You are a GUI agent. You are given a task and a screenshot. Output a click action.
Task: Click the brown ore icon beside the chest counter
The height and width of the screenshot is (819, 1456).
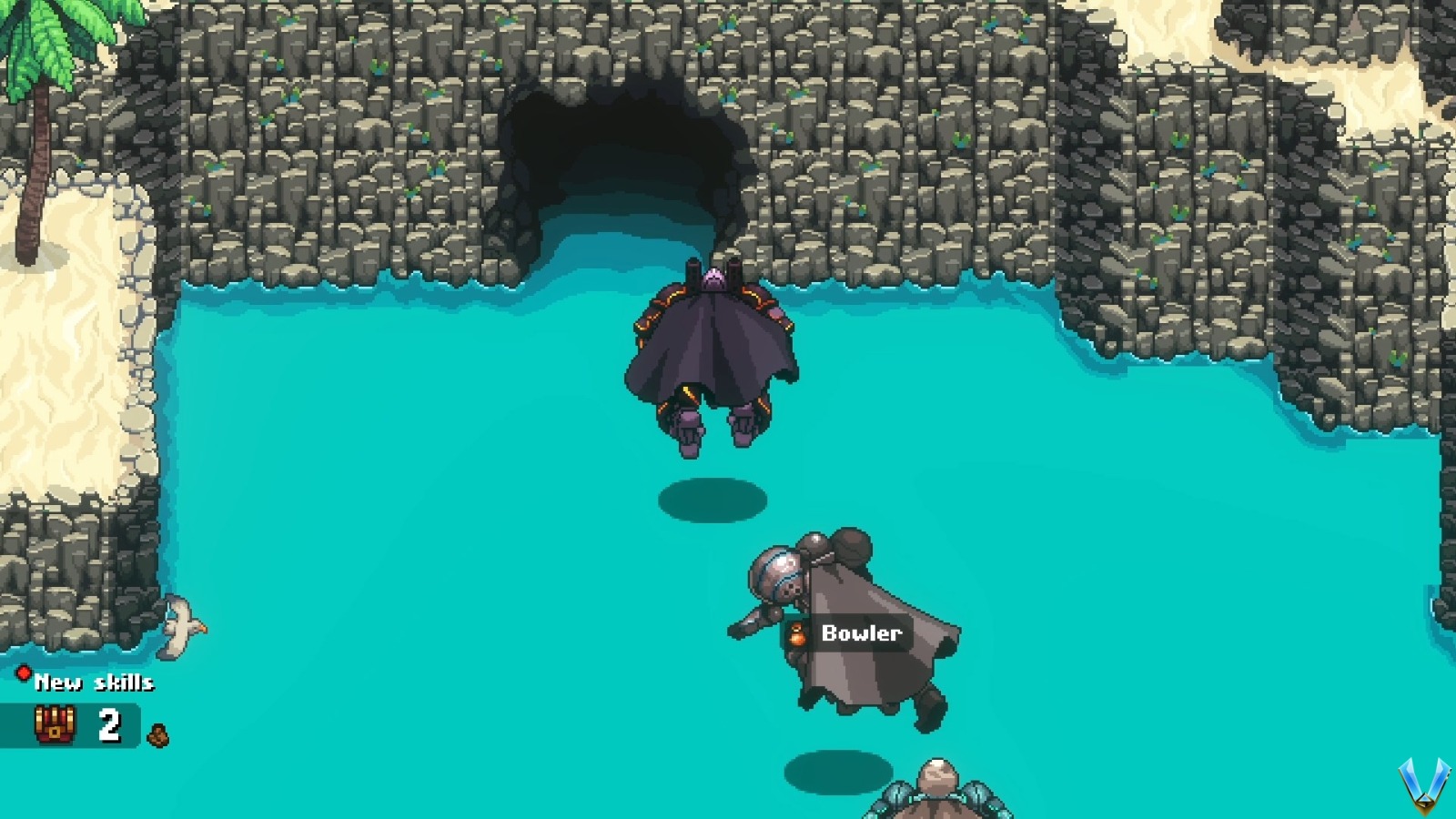(x=157, y=733)
